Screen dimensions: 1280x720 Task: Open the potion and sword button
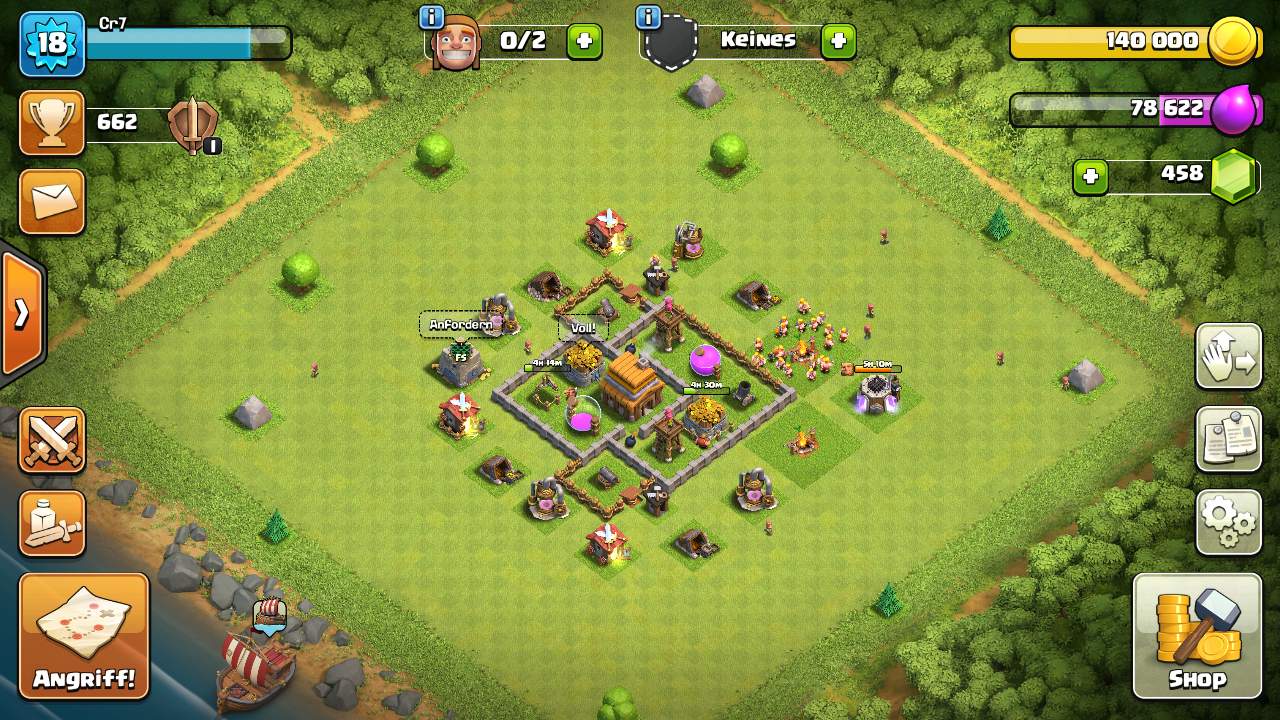(x=52, y=523)
